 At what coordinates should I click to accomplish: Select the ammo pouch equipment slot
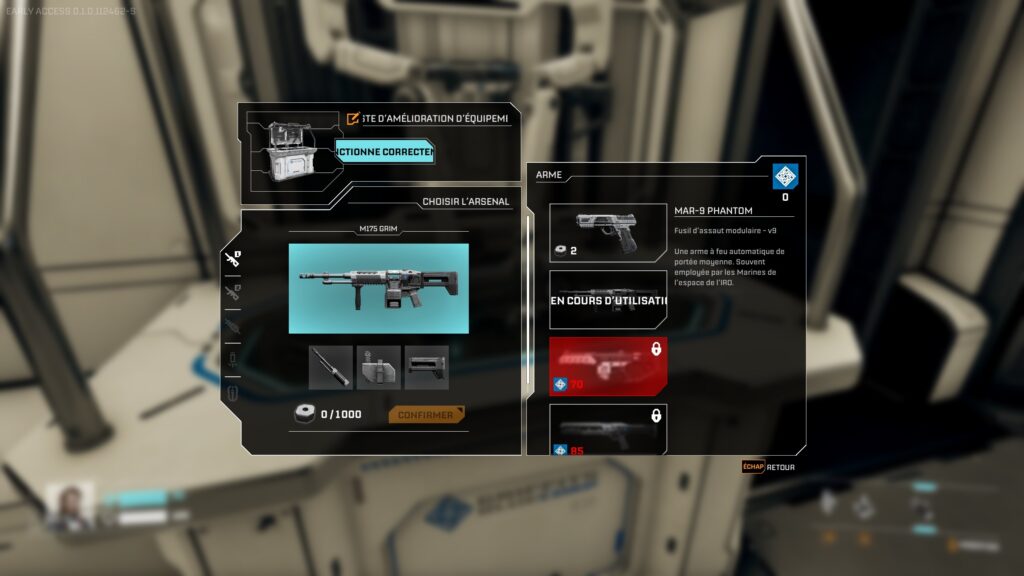click(x=378, y=367)
